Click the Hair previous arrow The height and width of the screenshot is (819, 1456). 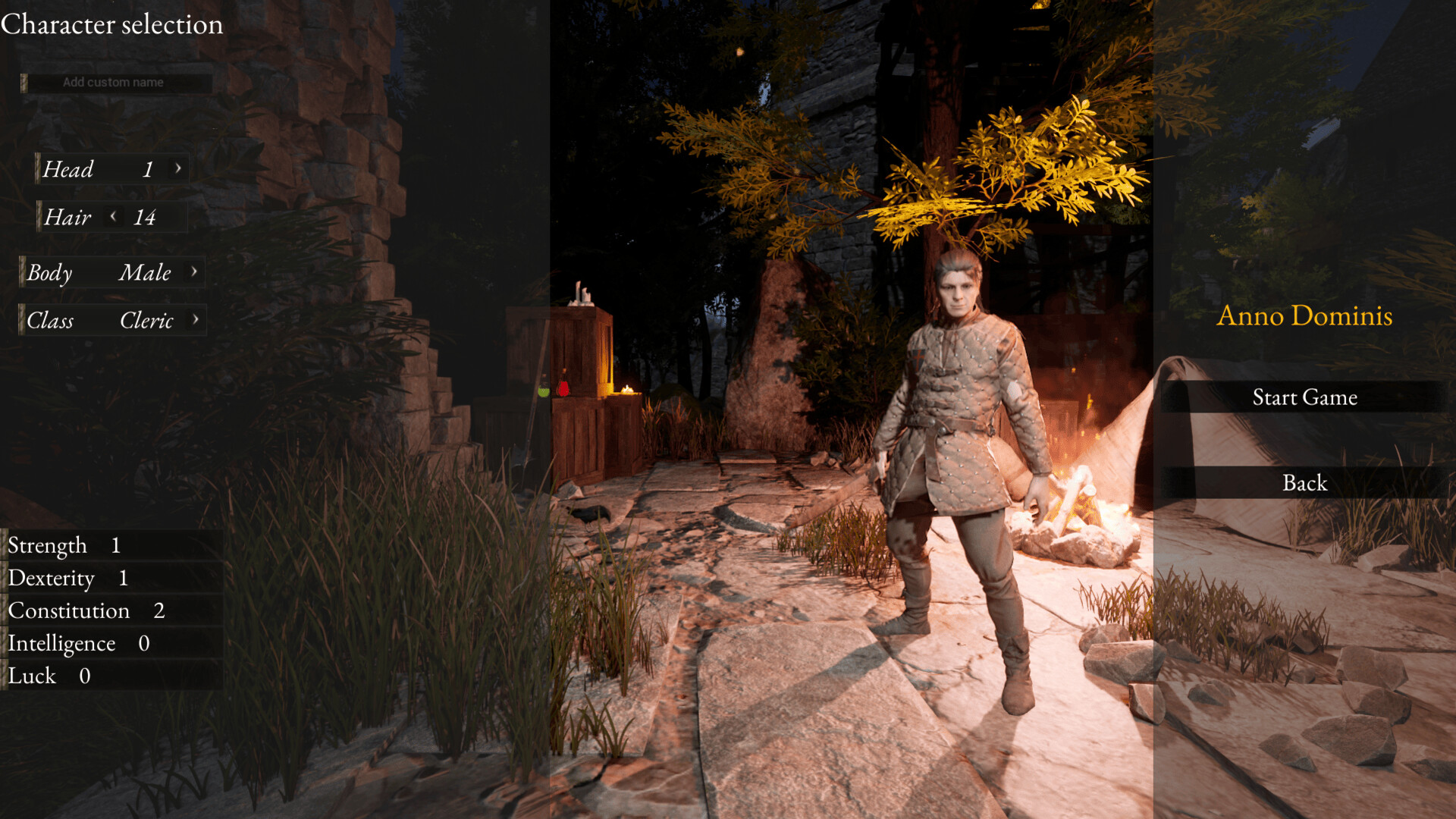[x=112, y=218]
